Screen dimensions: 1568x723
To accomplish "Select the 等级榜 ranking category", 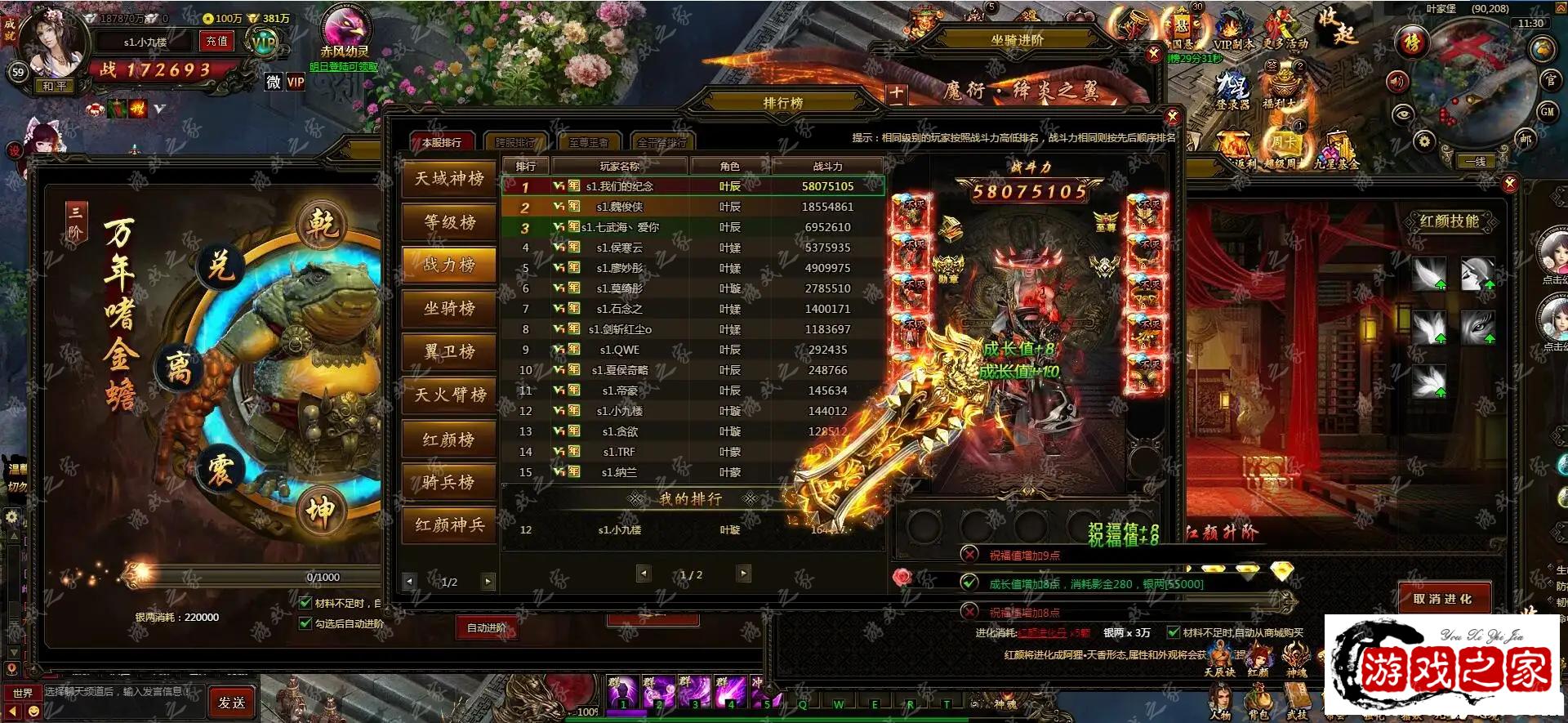I will tap(449, 222).
